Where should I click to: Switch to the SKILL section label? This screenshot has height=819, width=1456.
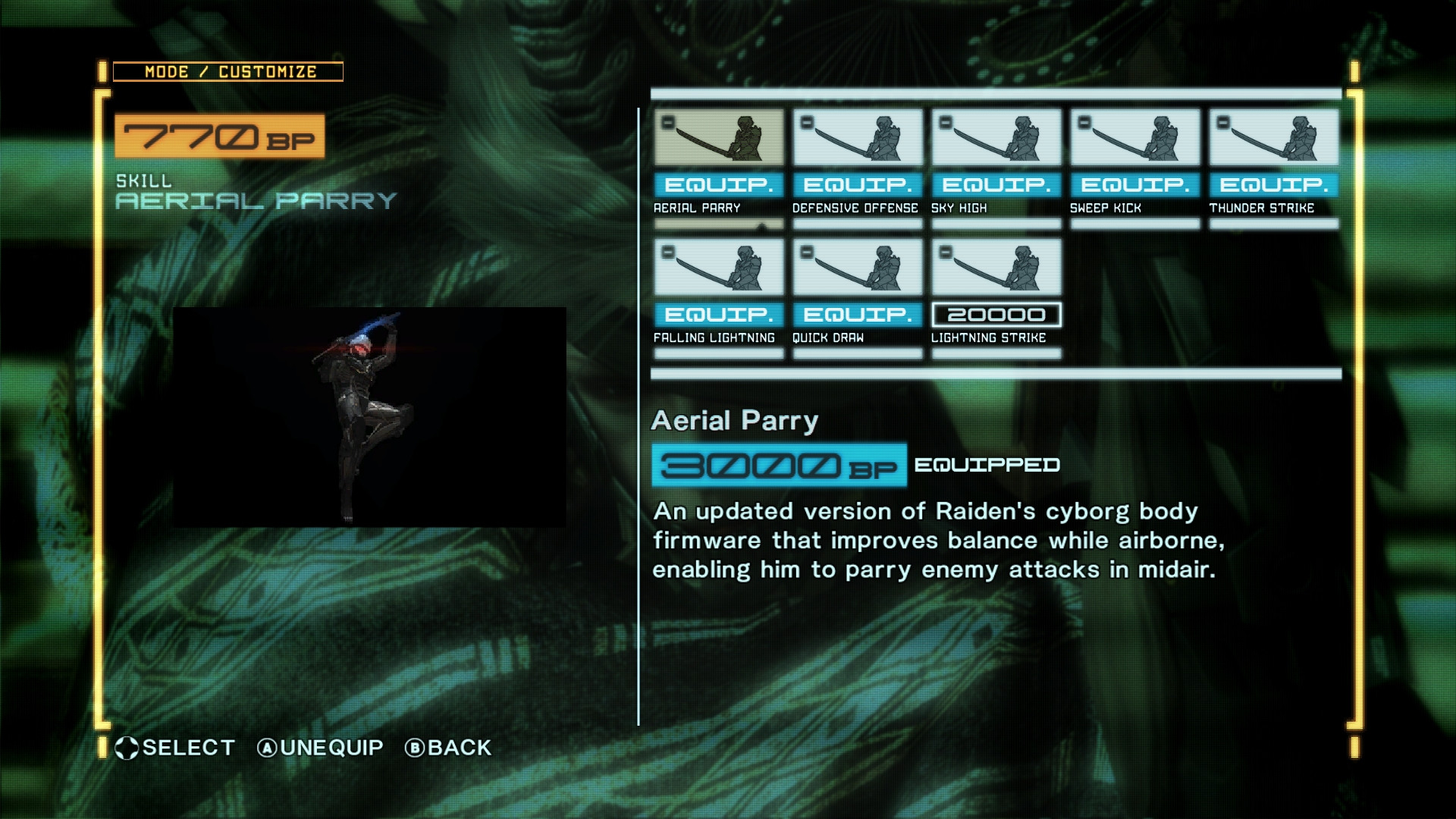143,182
